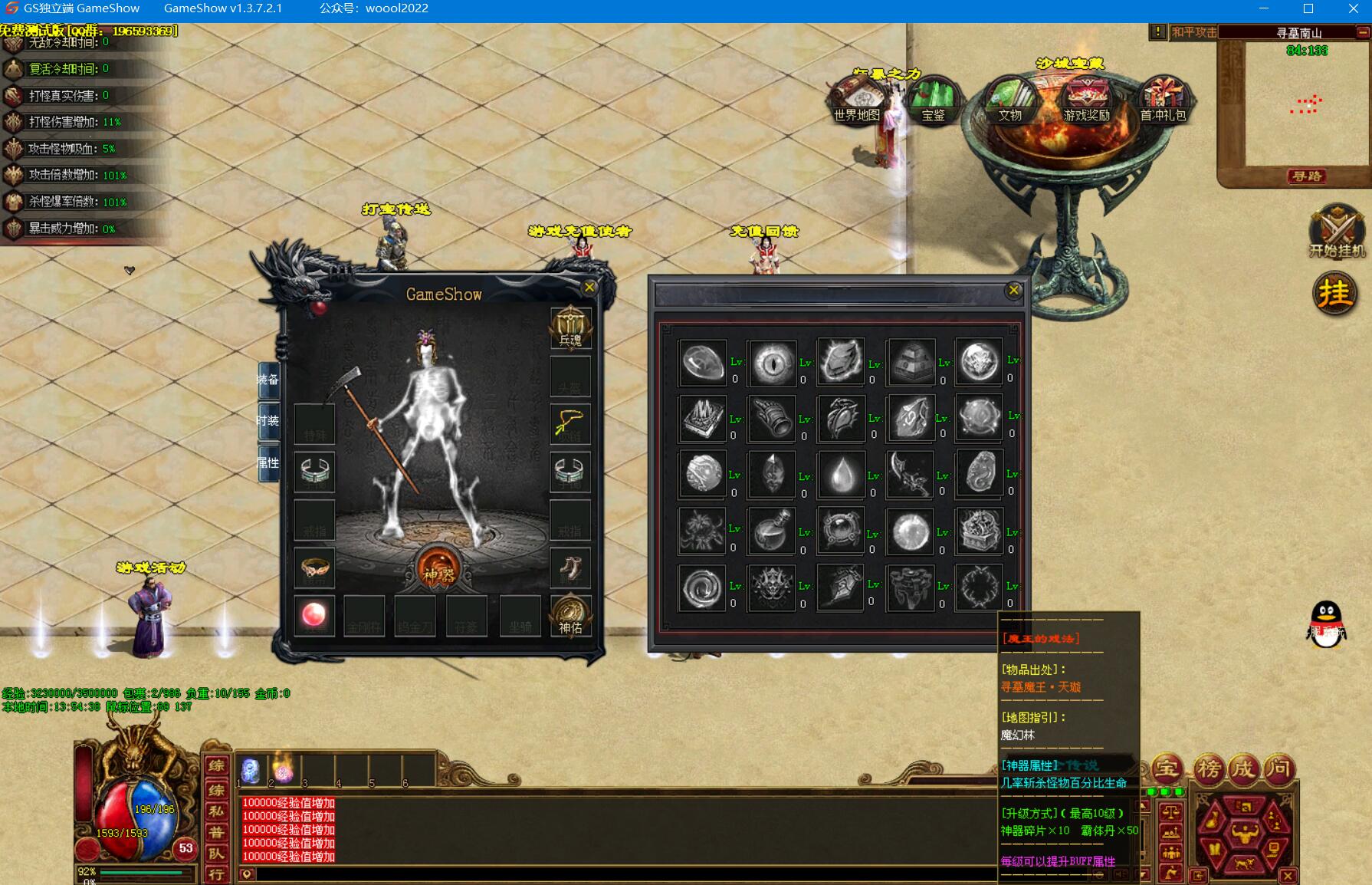
Task: Open the 宝鉴 menu icon
Action: (x=933, y=100)
